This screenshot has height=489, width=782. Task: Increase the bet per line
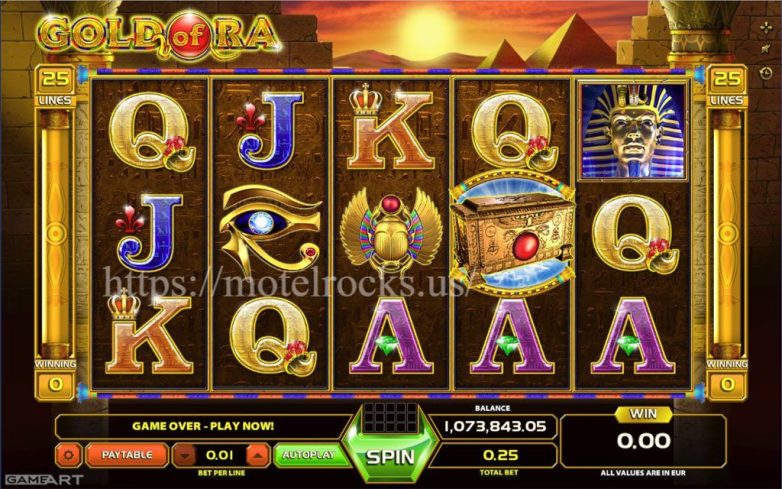[x=257, y=455]
